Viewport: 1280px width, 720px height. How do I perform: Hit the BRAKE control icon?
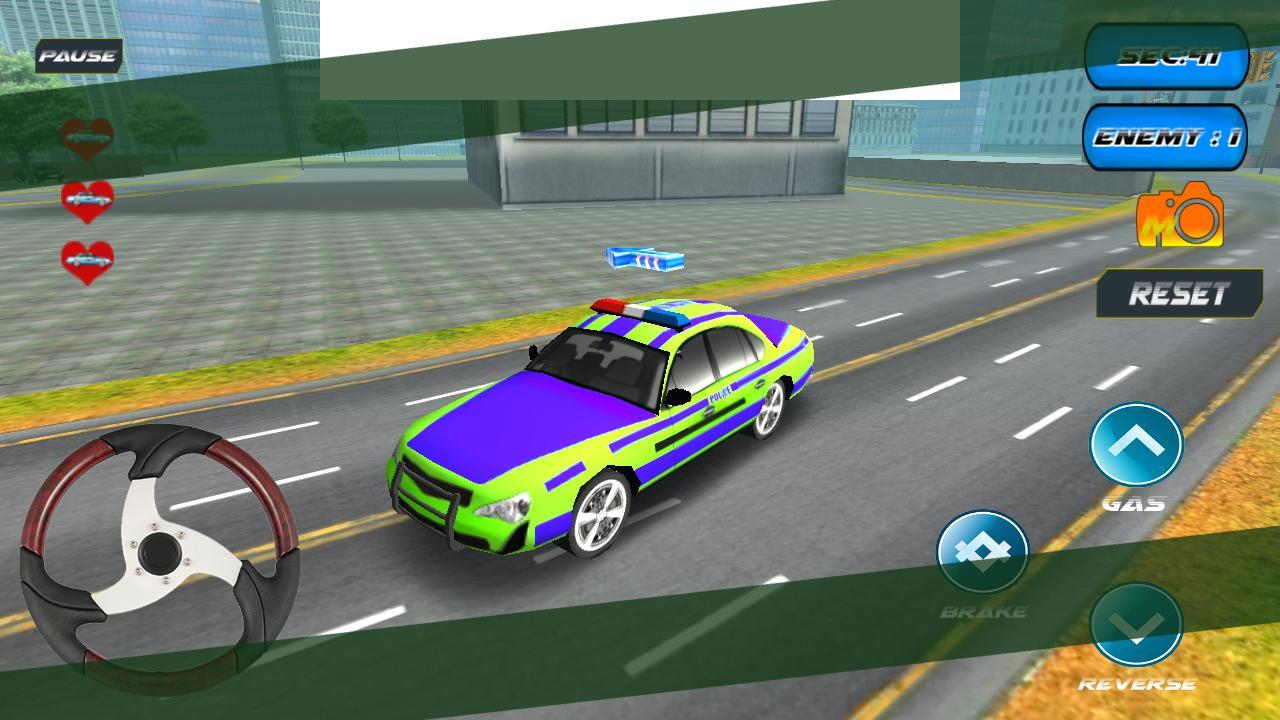(985, 550)
